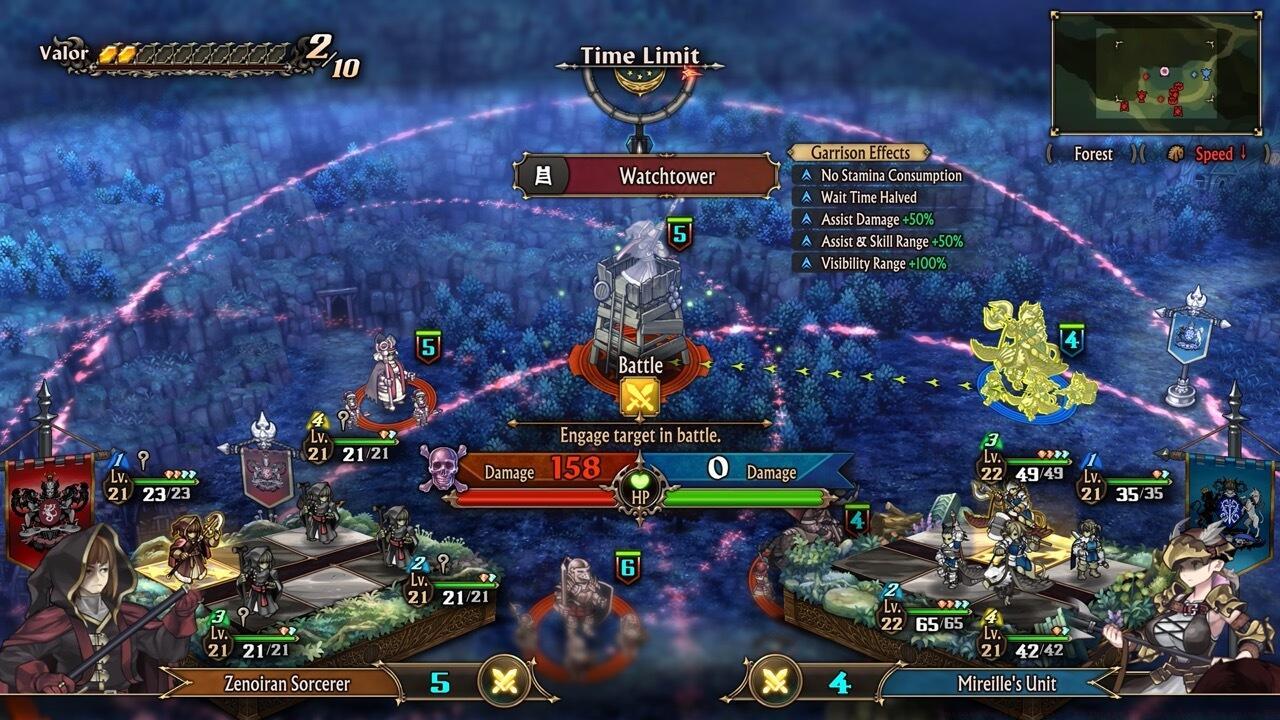The height and width of the screenshot is (720, 1280).
Task: Collapse the Garrison Effects header
Action: point(862,155)
